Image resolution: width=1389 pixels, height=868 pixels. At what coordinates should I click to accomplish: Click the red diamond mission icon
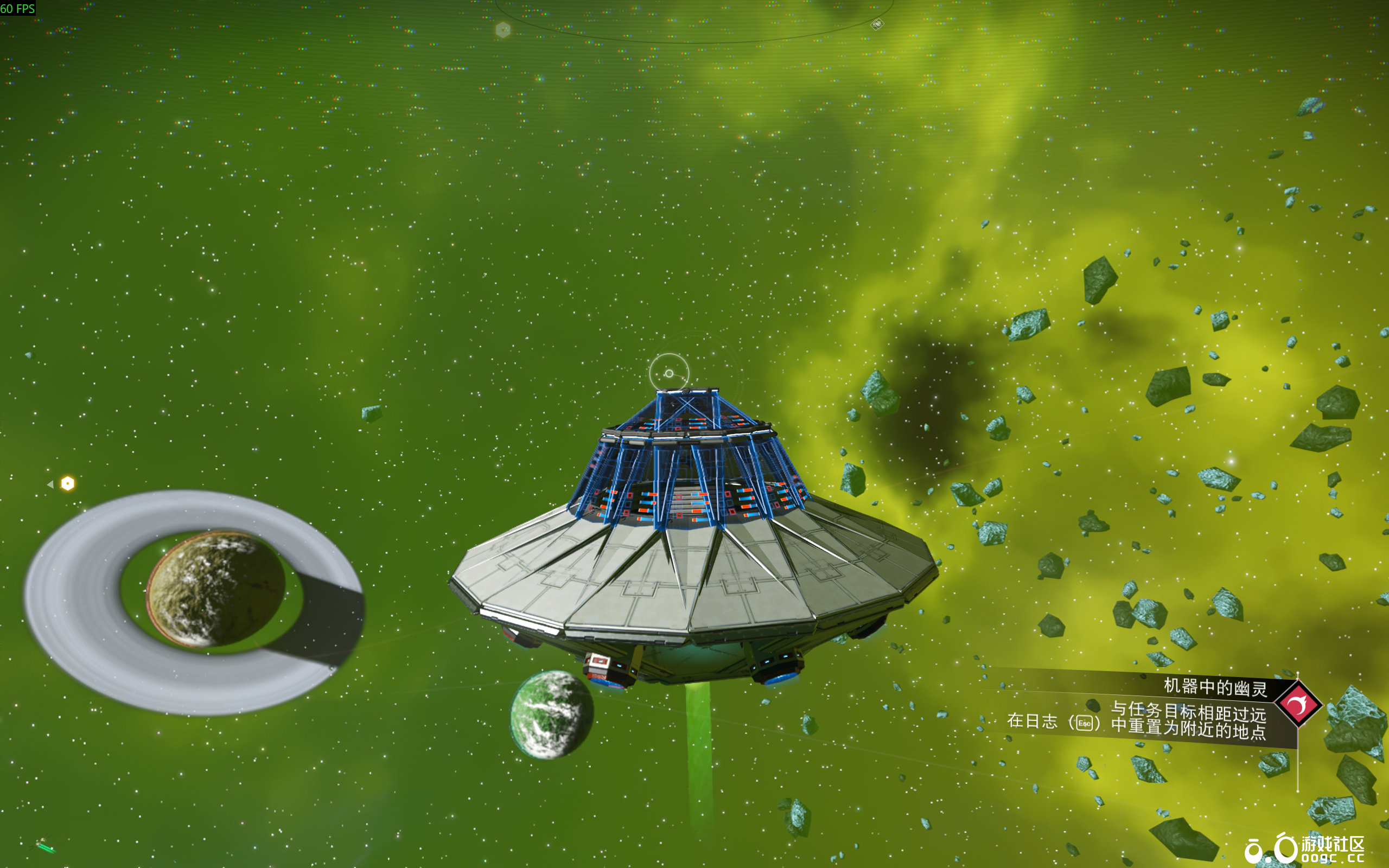(x=1298, y=704)
